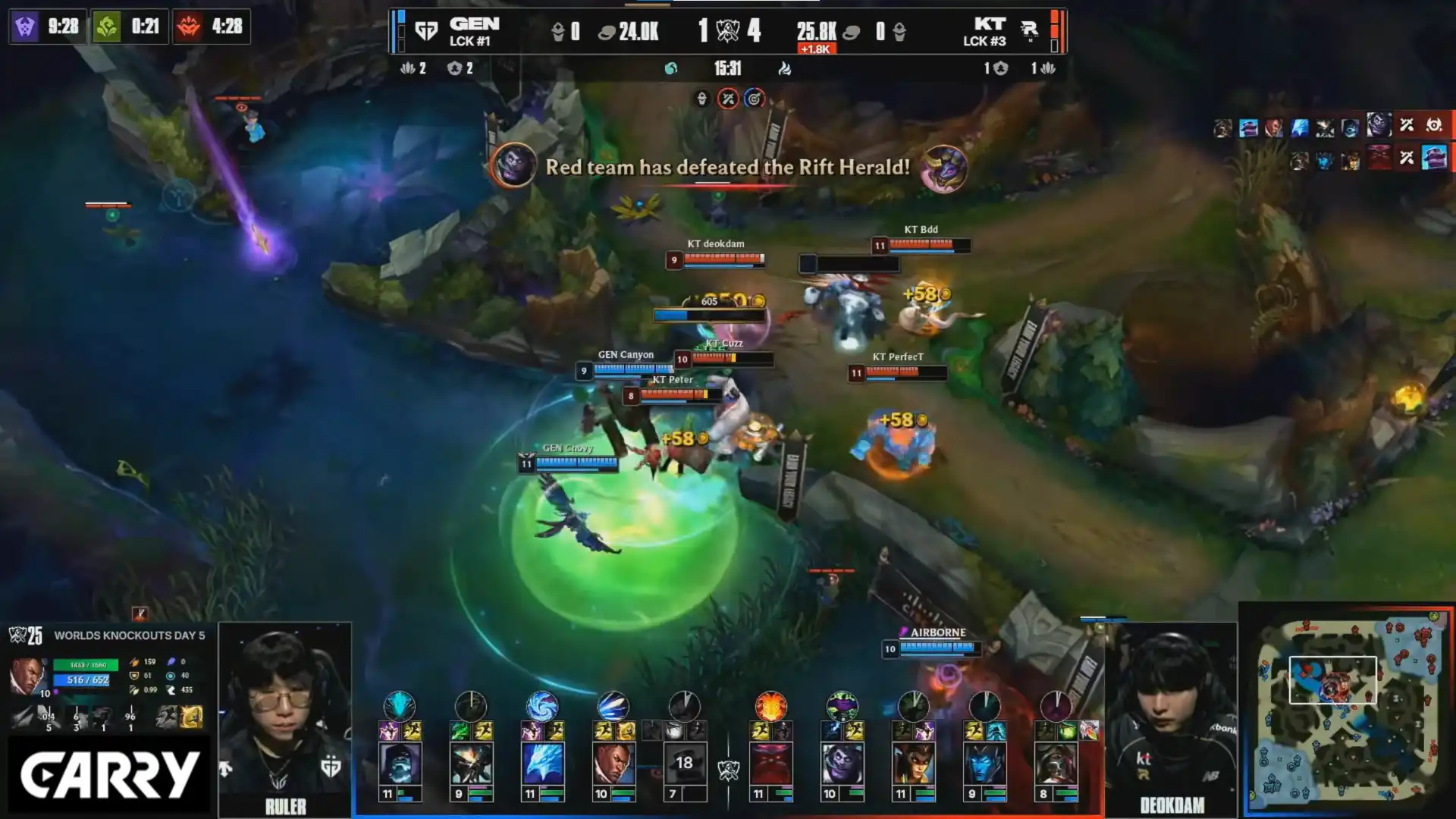Choose the blue-faced level 9 red-side champion
This screenshot has height=819, width=1456.
tap(984, 763)
